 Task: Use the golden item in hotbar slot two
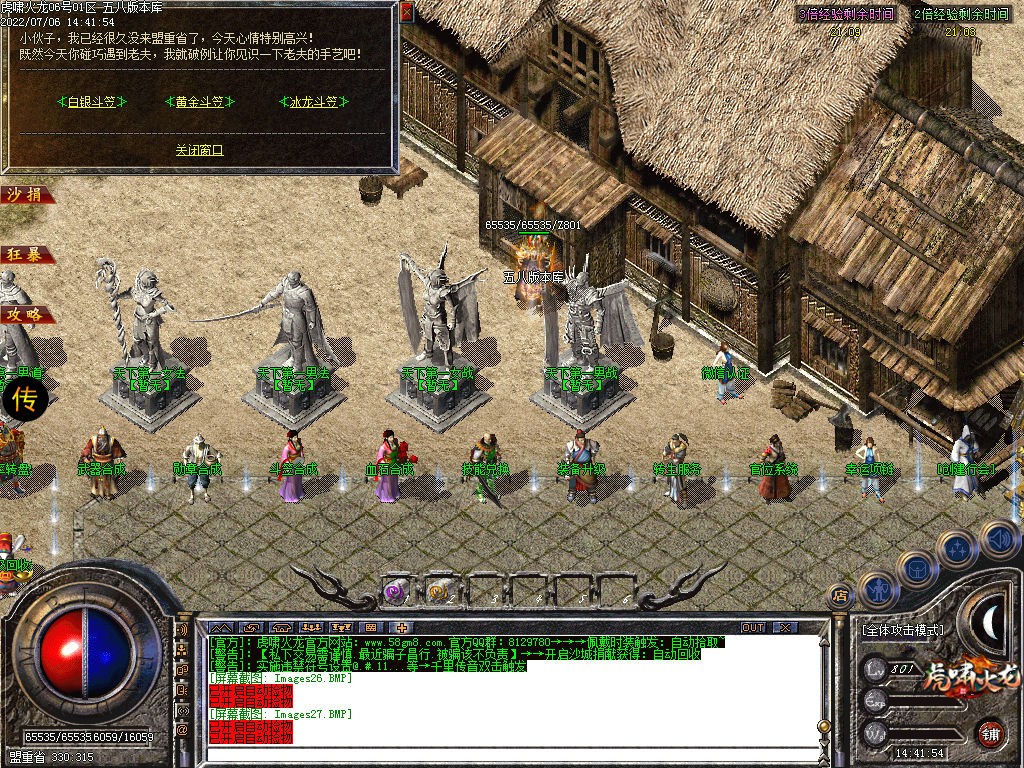coord(438,591)
